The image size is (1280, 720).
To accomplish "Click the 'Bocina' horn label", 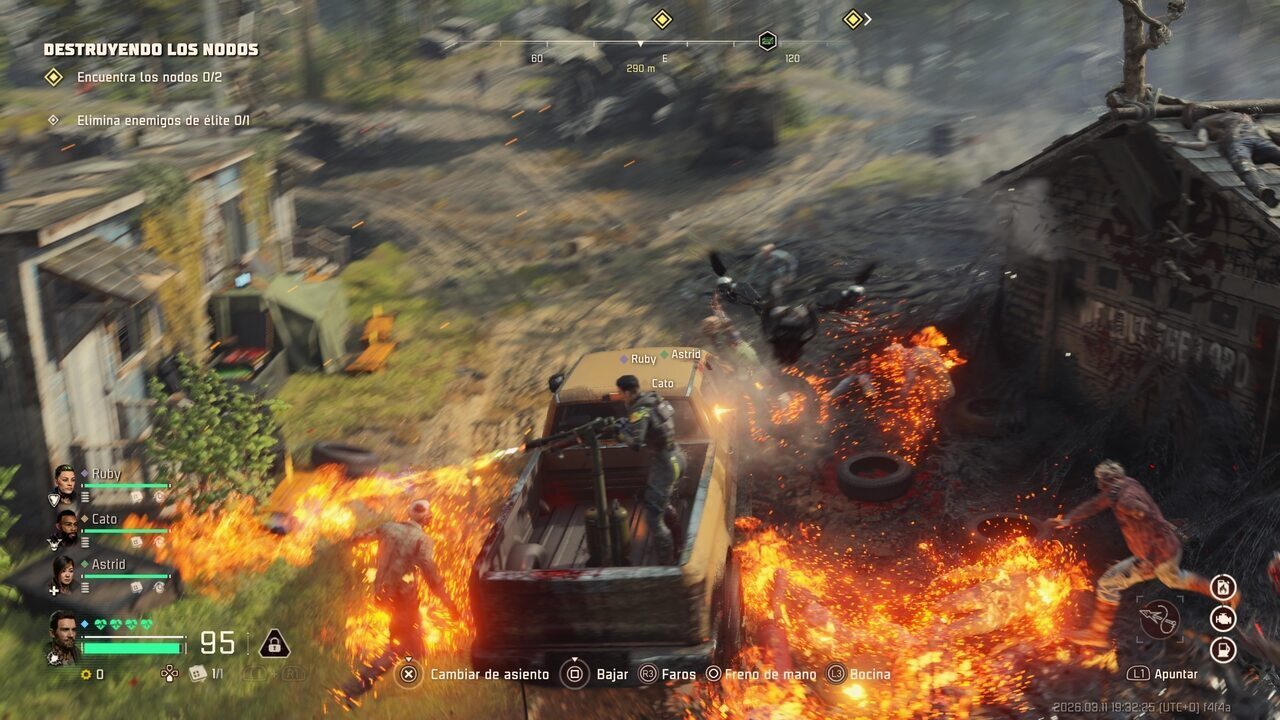I will click(869, 674).
